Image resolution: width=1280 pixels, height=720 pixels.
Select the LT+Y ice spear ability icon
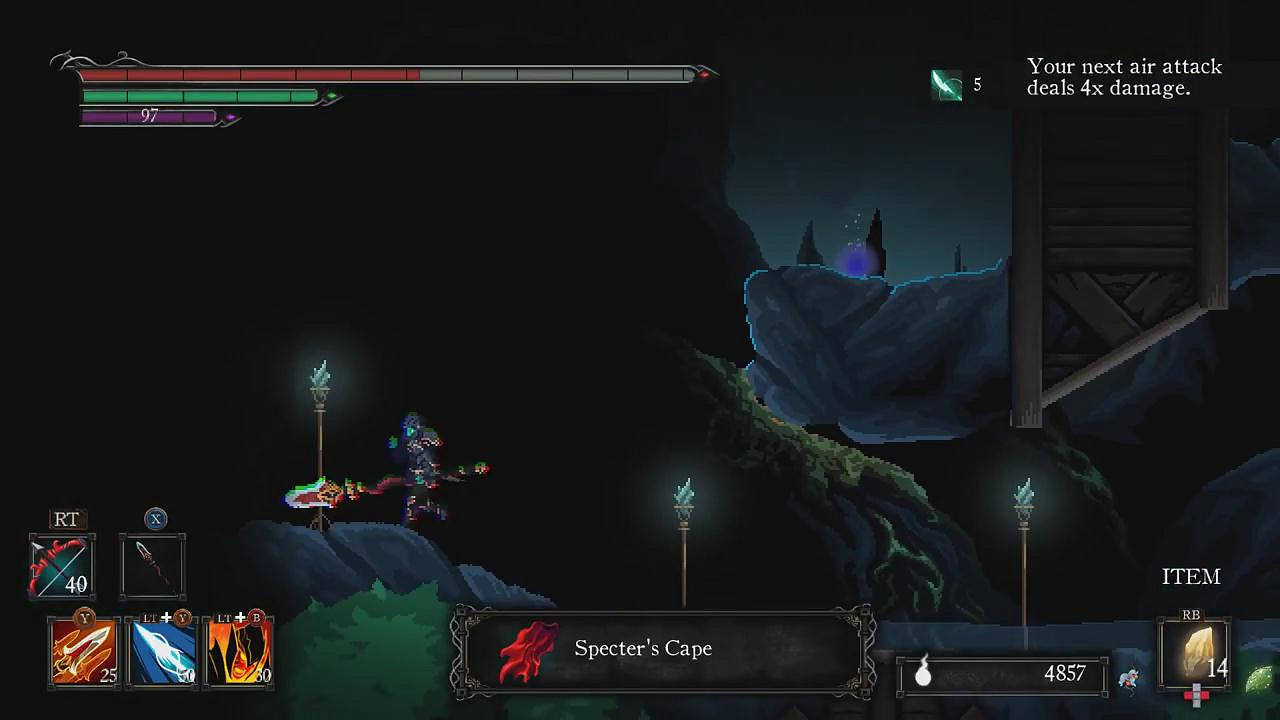pos(161,651)
